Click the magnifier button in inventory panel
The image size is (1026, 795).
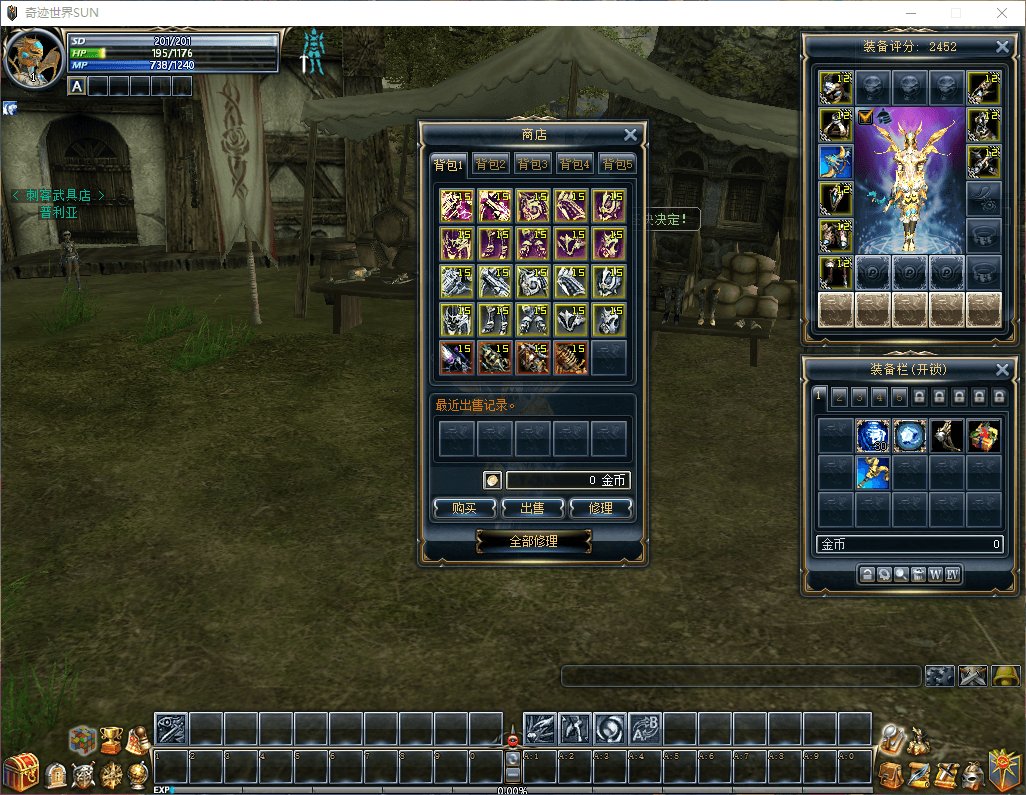click(901, 574)
